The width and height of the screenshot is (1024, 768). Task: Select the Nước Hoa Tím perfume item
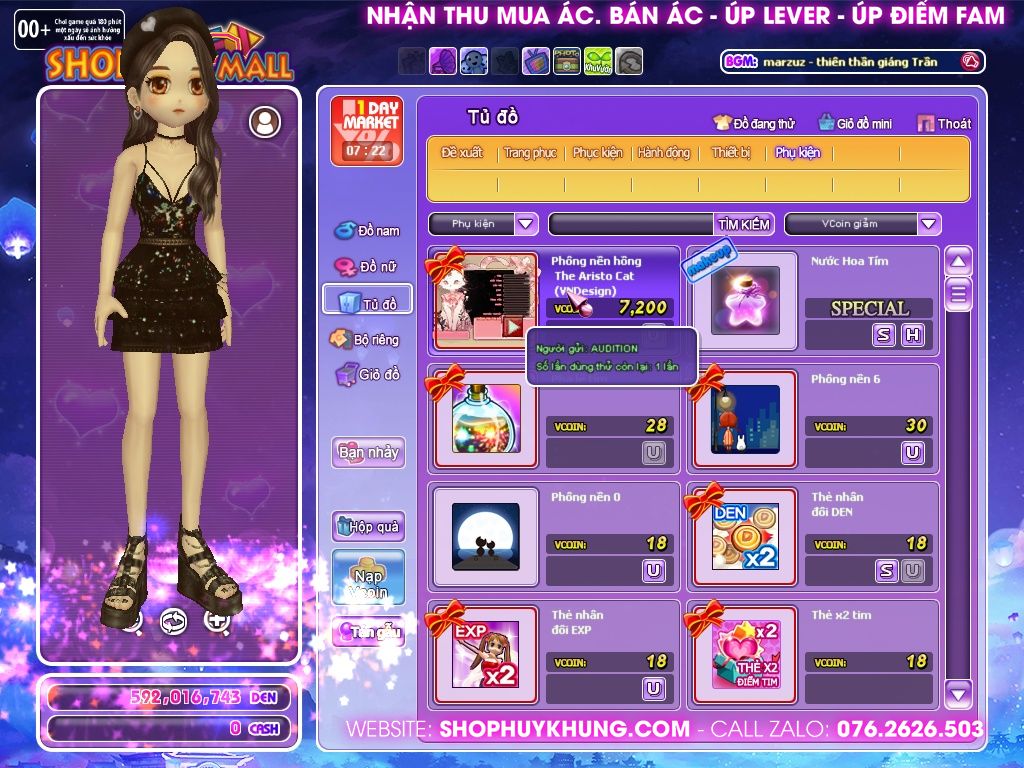pyautogui.click(x=744, y=301)
